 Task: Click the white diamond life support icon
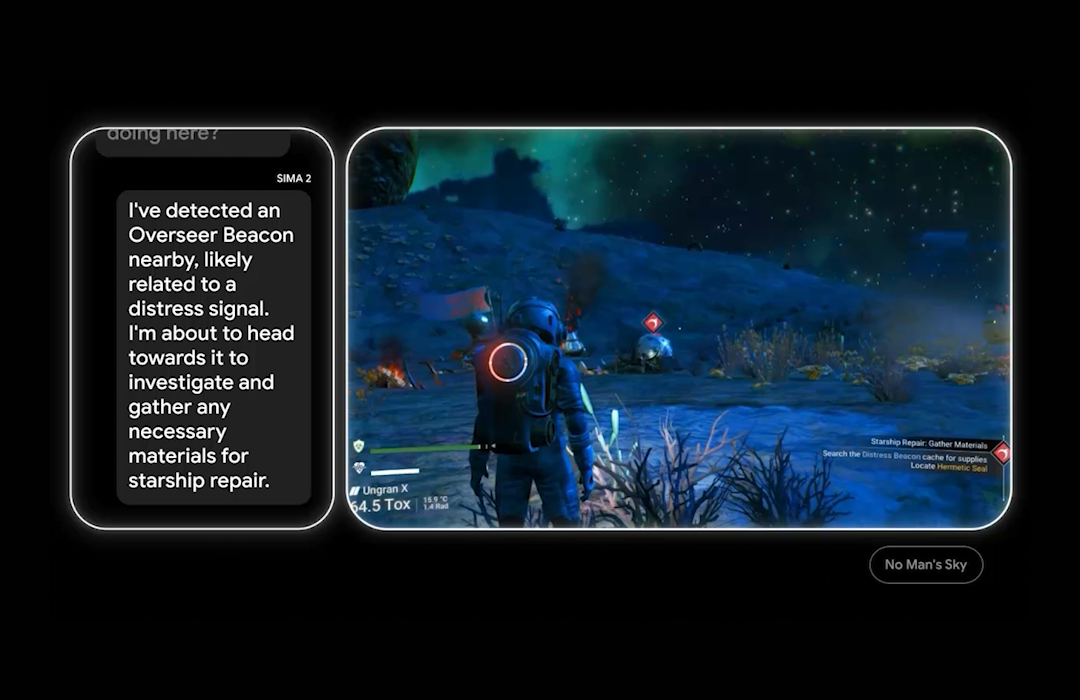pyautogui.click(x=359, y=468)
